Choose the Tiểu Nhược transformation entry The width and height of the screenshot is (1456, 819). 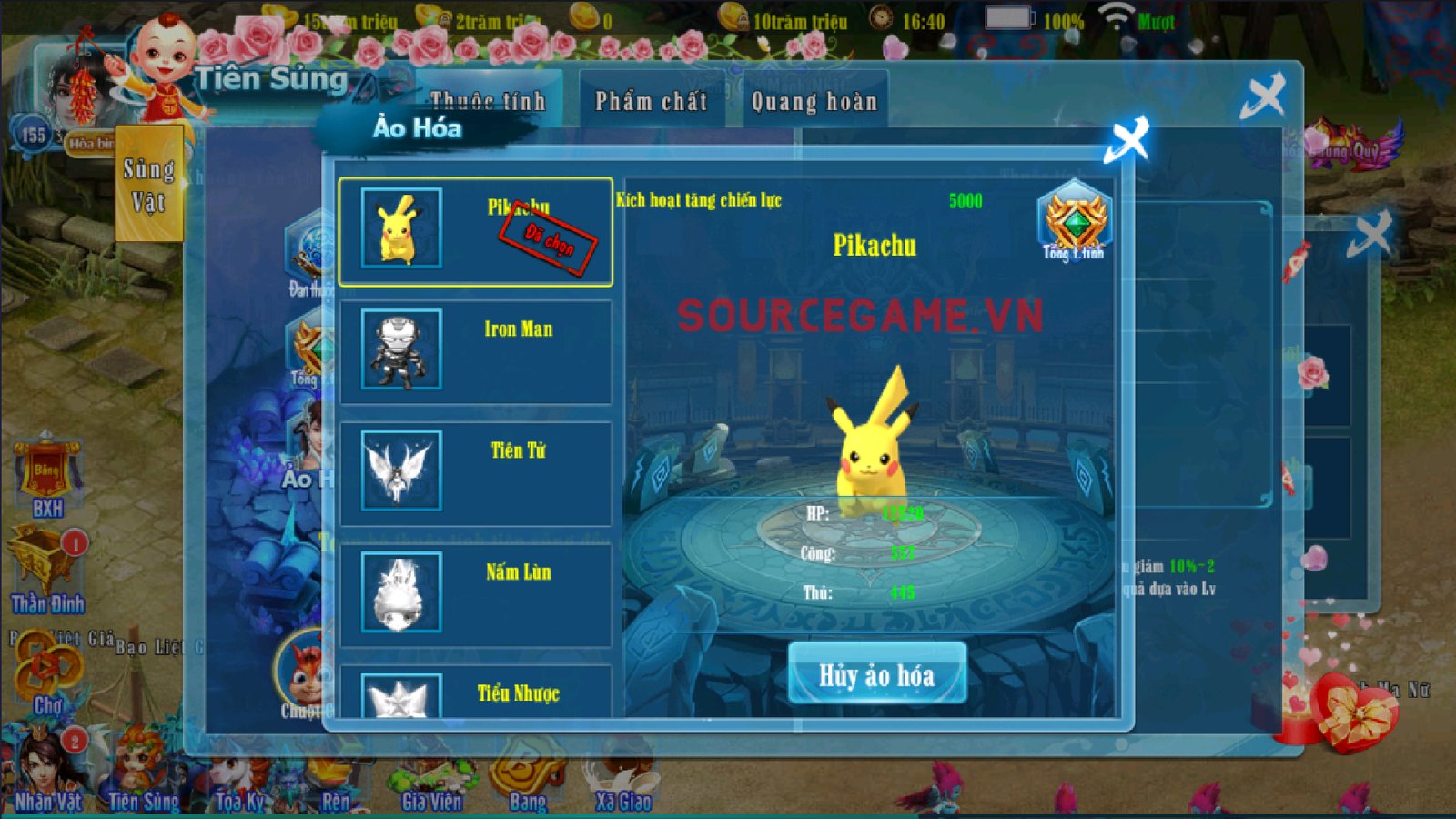475,693
